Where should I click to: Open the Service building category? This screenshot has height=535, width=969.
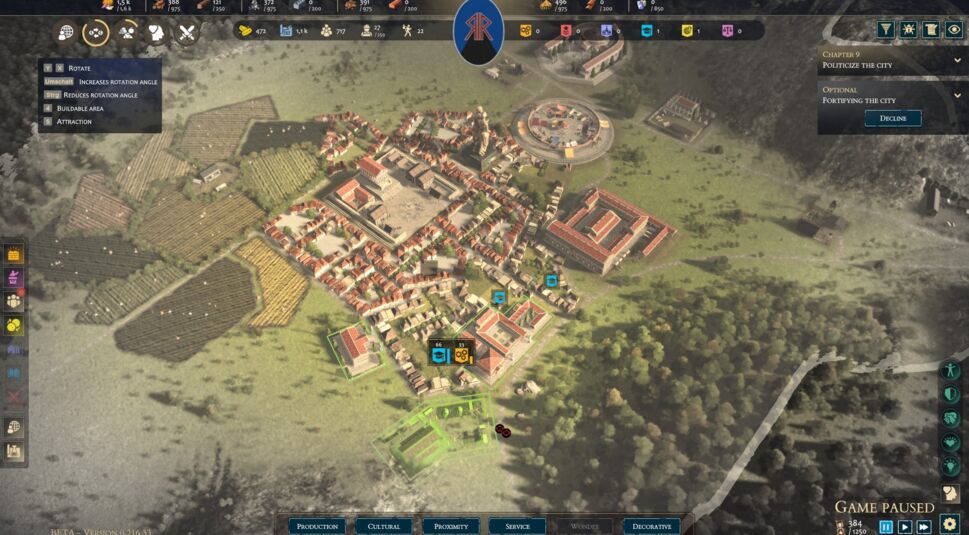517,526
